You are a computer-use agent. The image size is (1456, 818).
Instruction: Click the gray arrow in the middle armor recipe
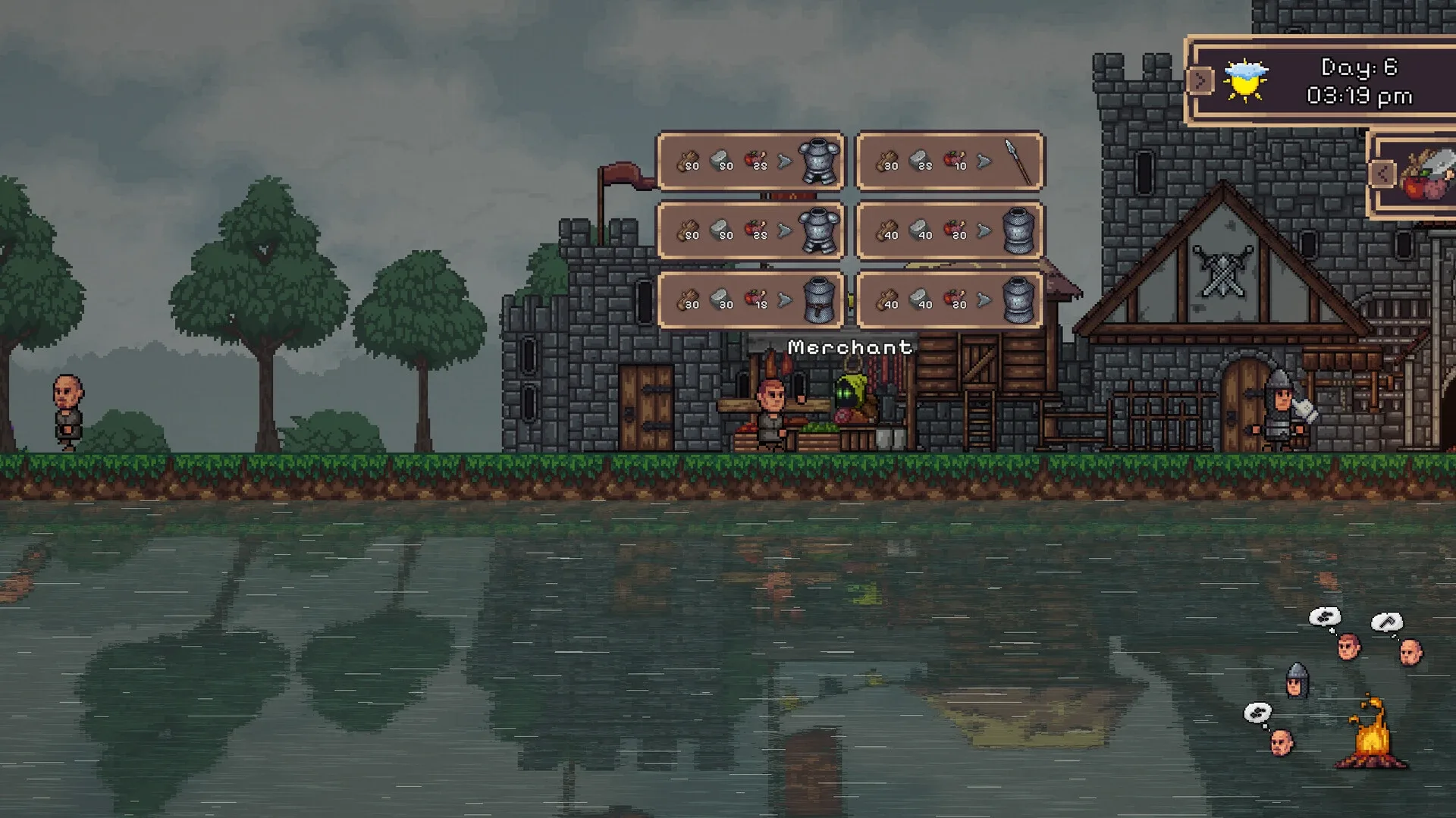click(x=786, y=230)
